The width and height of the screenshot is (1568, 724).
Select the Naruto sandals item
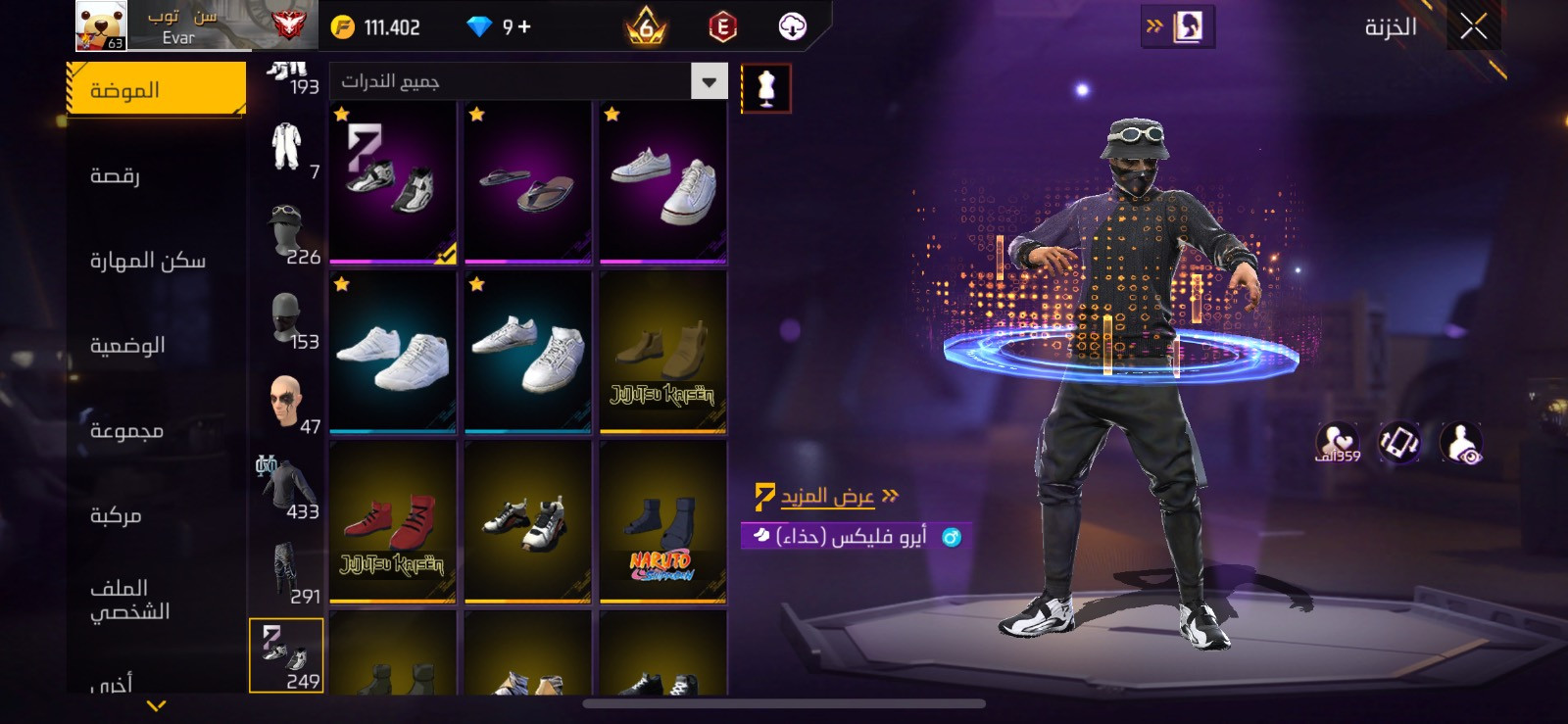(663, 522)
